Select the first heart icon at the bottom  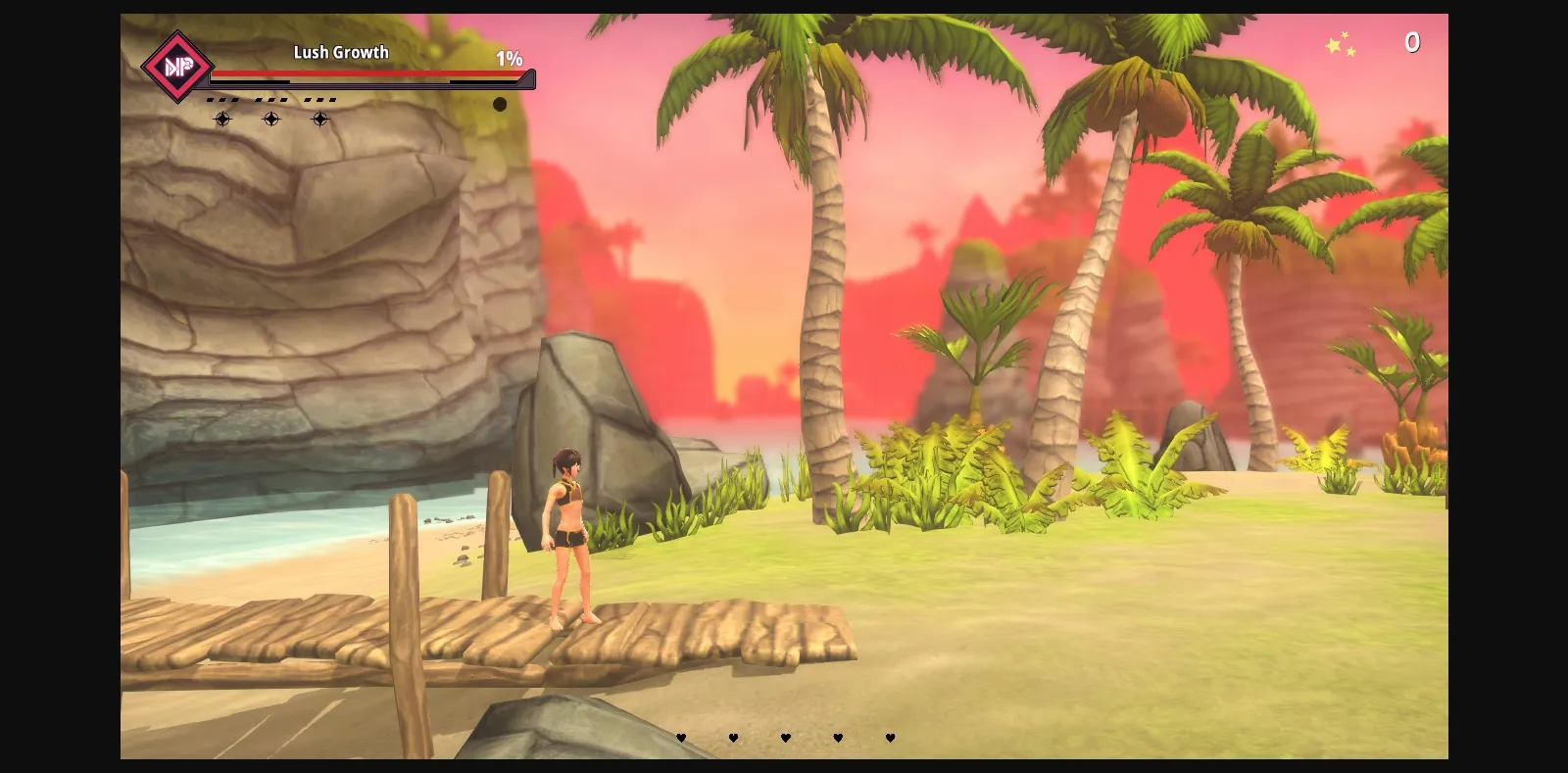pyautogui.click(x=681, y=737)
